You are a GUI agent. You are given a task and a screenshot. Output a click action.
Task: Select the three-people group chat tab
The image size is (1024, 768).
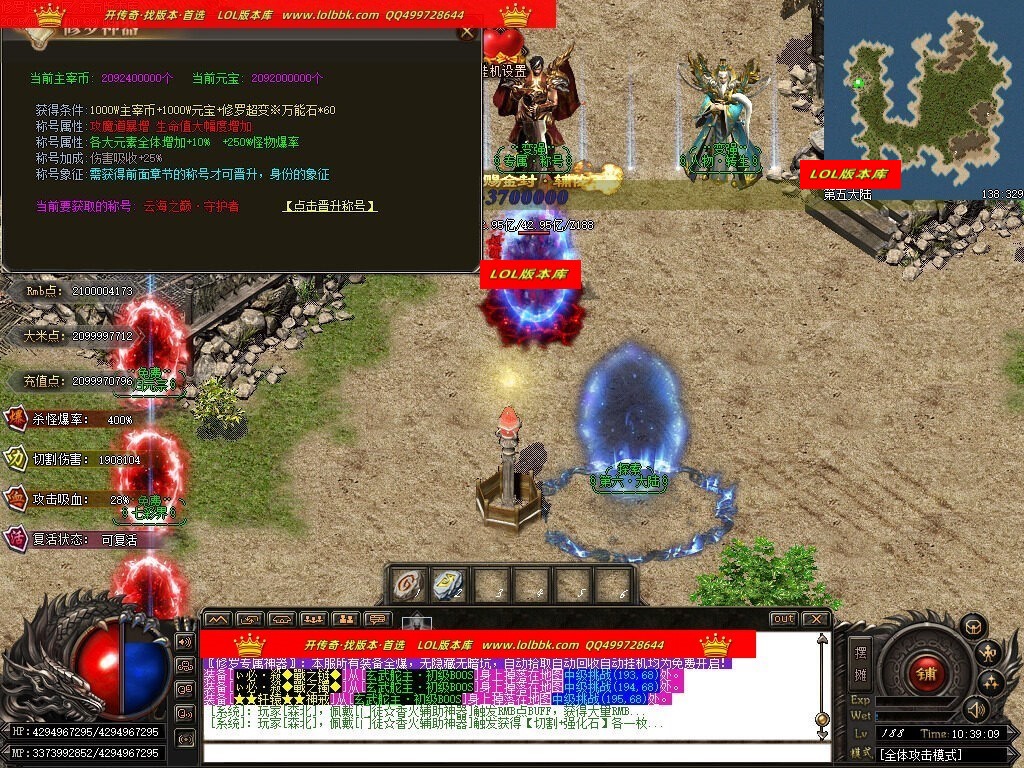[313, 619]
